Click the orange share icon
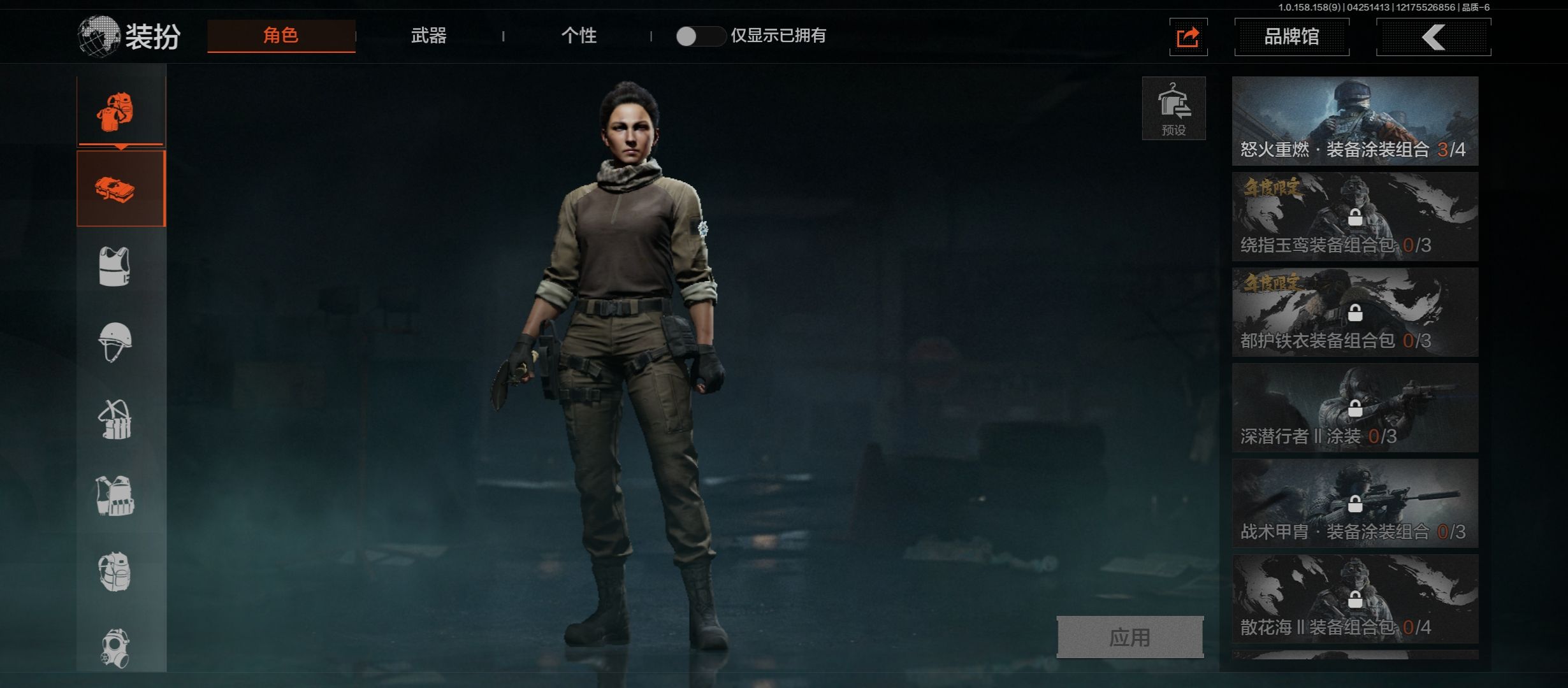Screen dimensions: 1568x688 click(x=1188, y=37)
